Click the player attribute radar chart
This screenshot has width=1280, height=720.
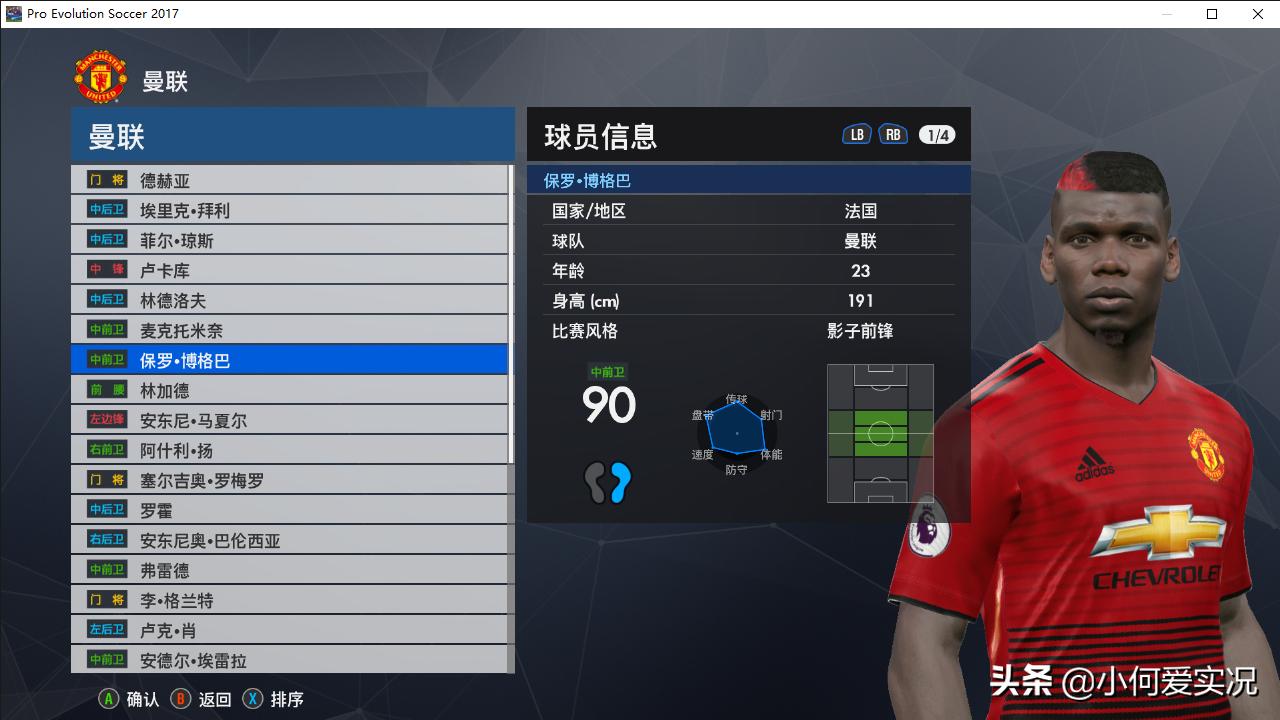pyautogui.click(x=737, y=433)
